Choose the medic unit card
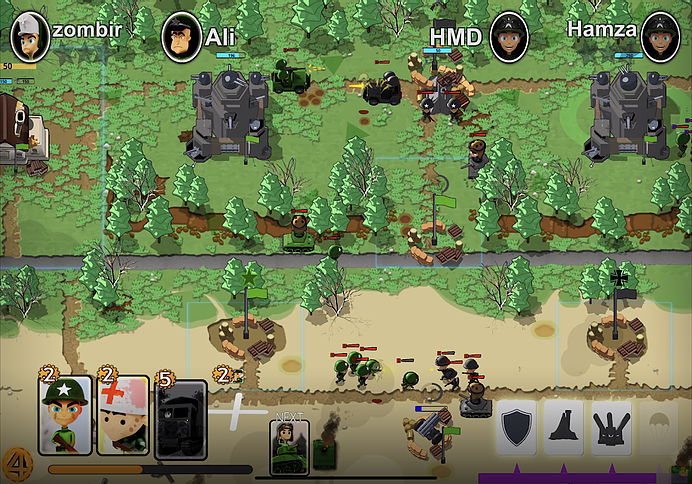The height and width of the screenshot is (484, 692). [122, 415]
